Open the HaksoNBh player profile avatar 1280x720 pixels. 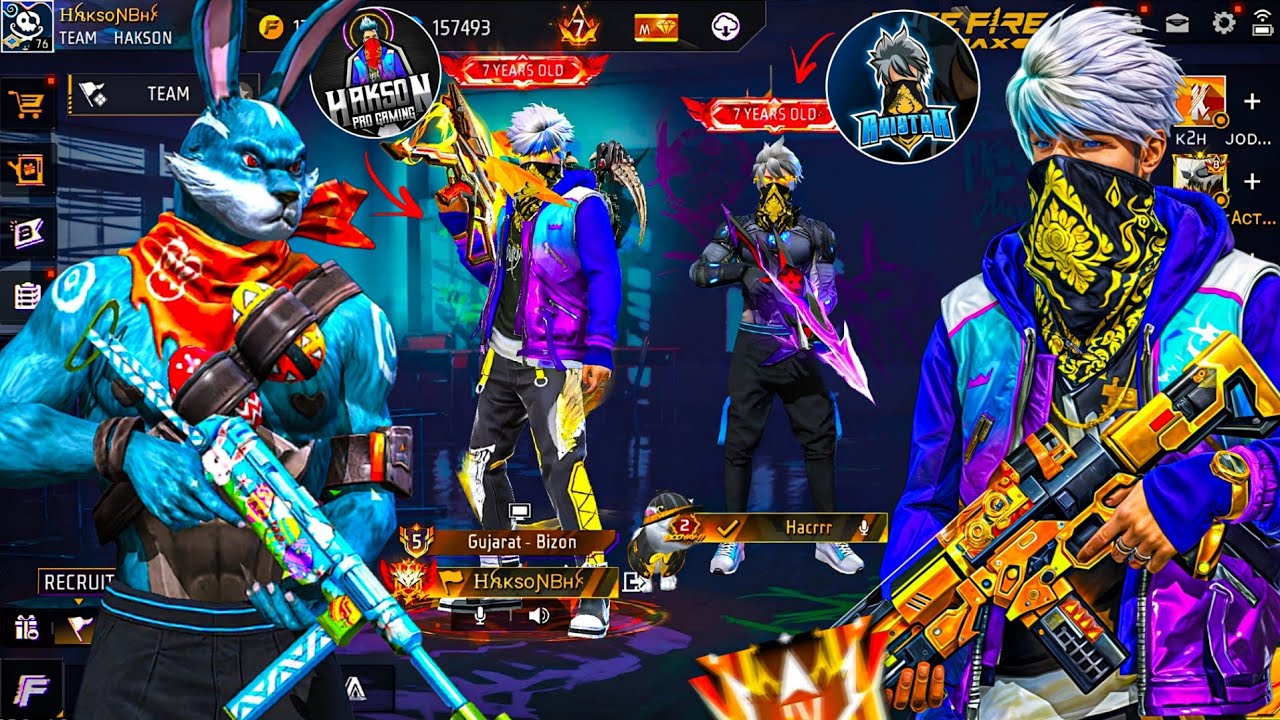tap(27, 26)
